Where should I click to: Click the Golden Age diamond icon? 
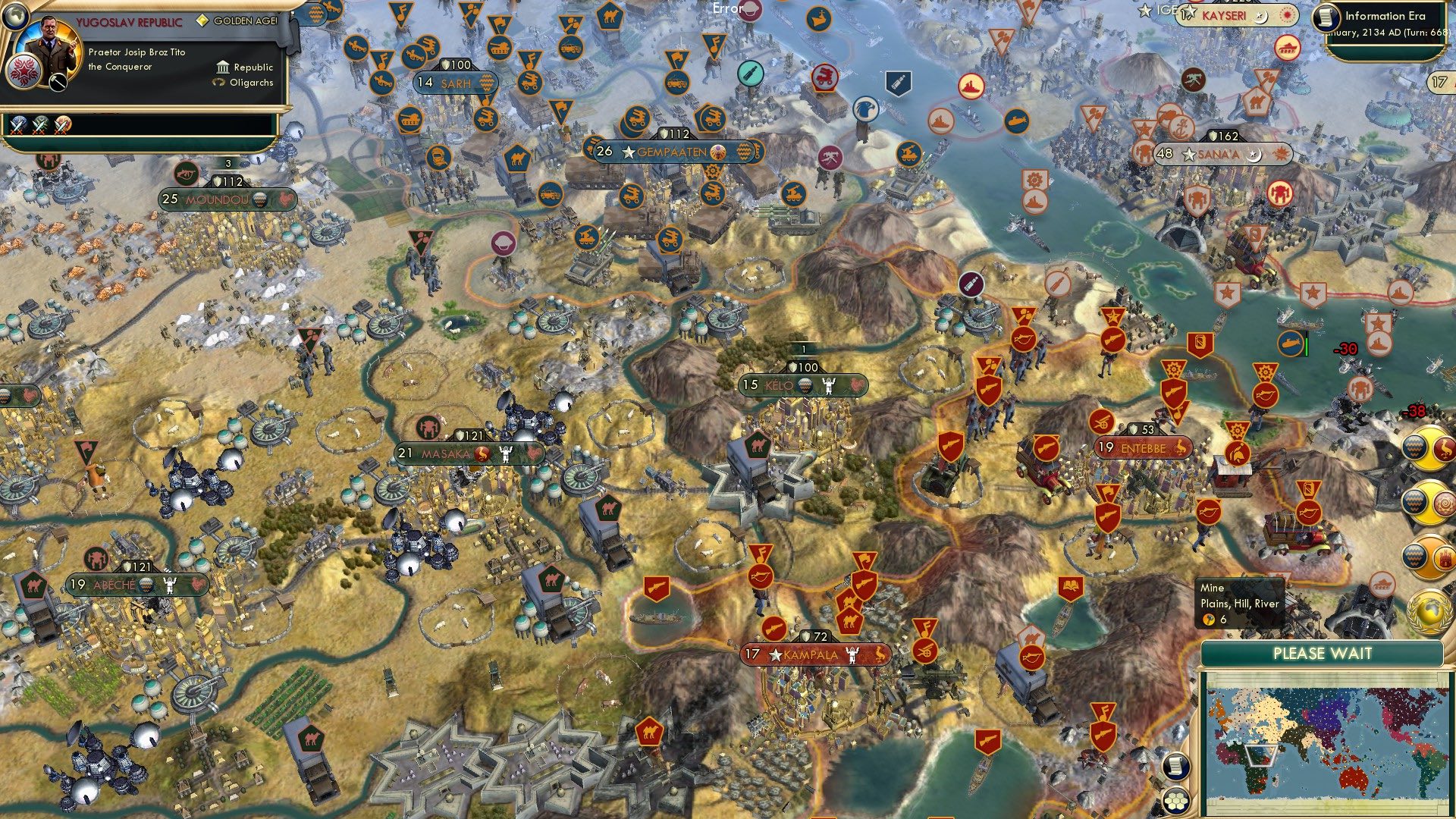pos(202,21)
